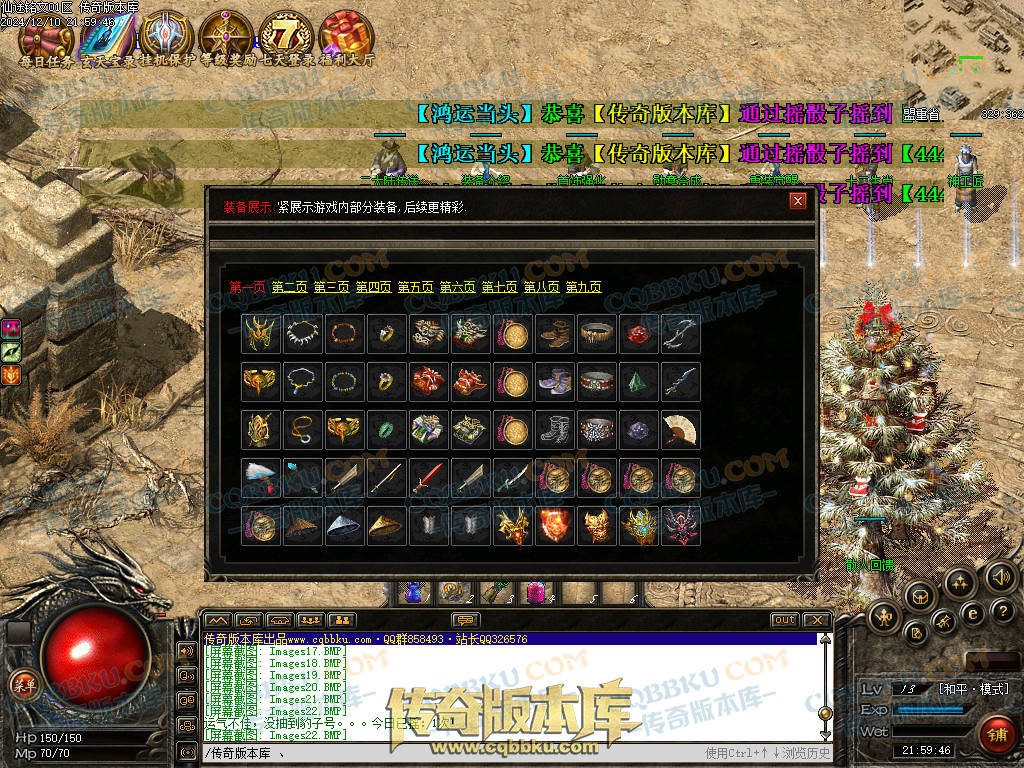The width and height of the screenshot is (1024, 768).
Task: Select the folding fan item slot
Action: [x=681, y=429]
